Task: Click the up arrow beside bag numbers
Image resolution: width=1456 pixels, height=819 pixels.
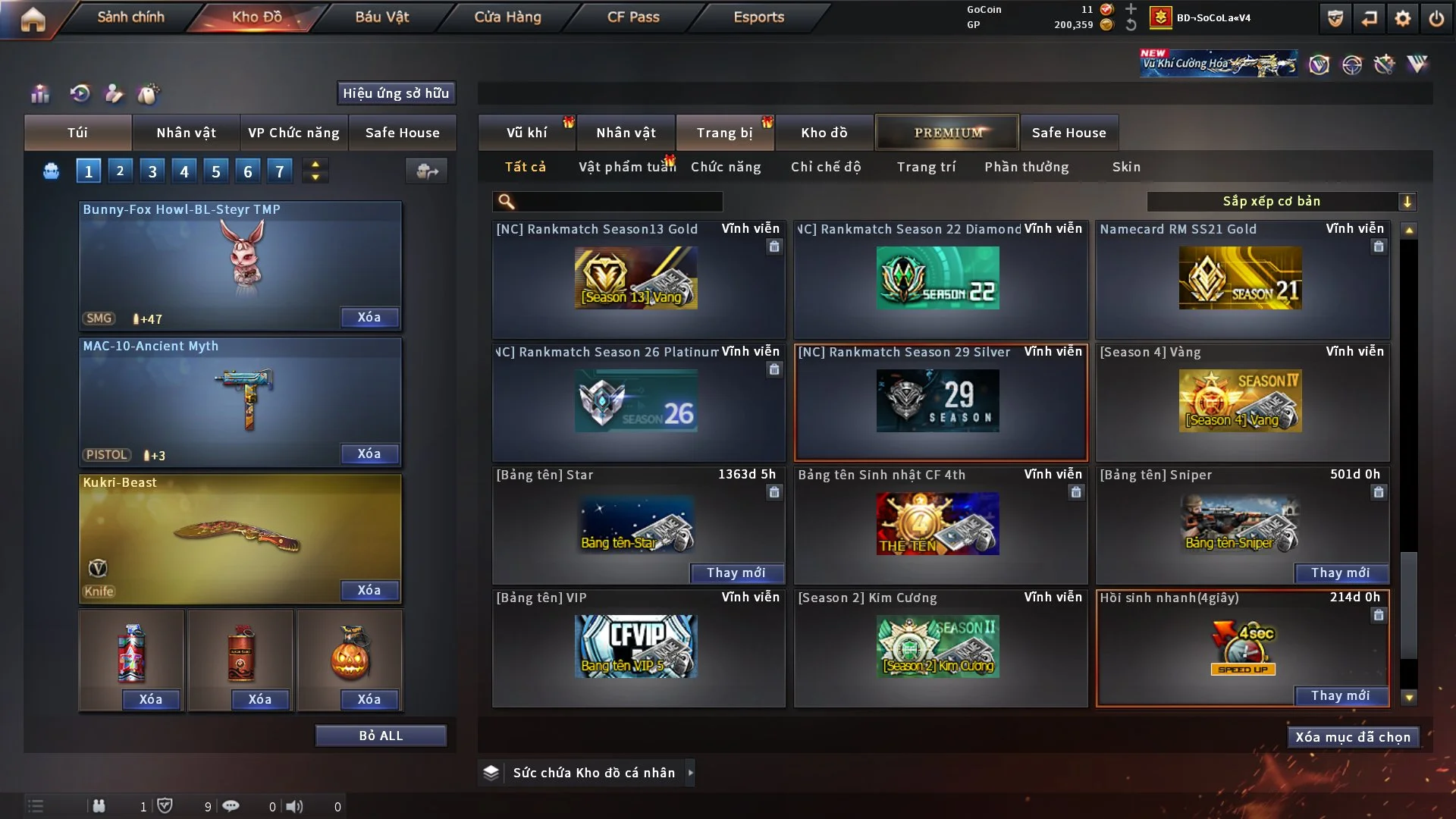Action: [x=315, y=164]
